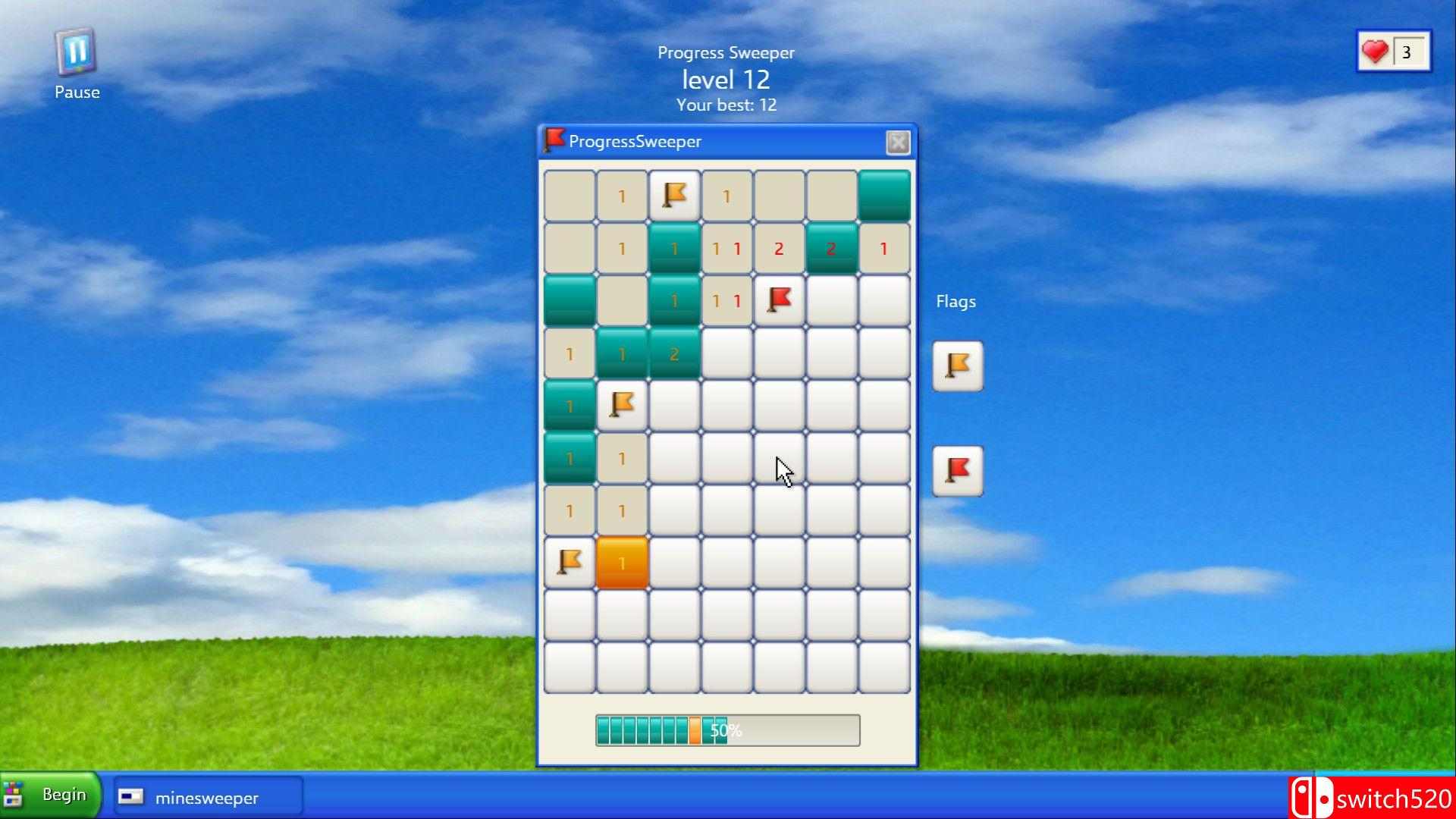Click the flag marker below the teal 1 column
1456x819 pixels.
[622, 405]
